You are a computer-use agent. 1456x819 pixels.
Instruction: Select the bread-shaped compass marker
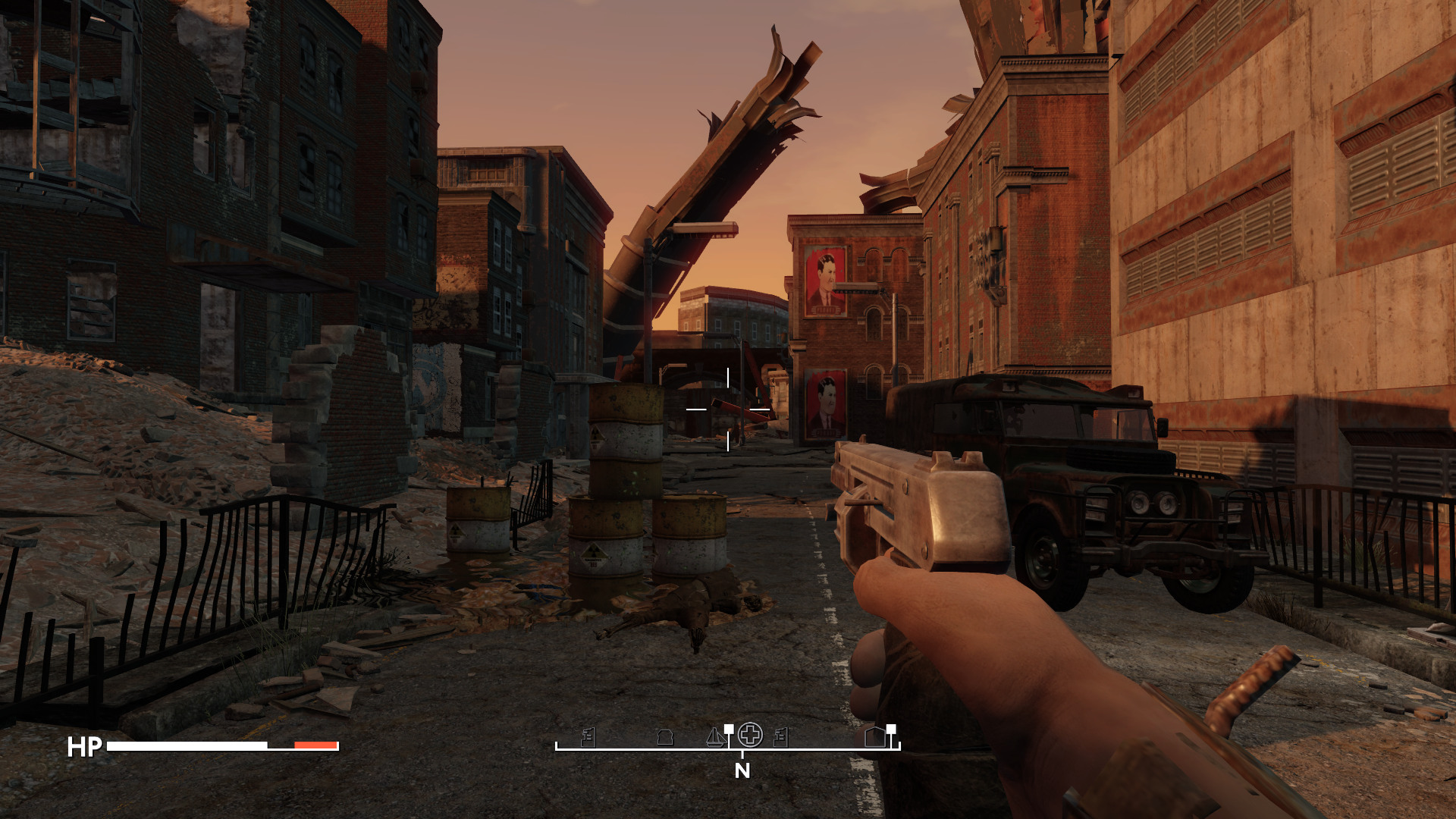pyautogui.click(x=665, y=737)
